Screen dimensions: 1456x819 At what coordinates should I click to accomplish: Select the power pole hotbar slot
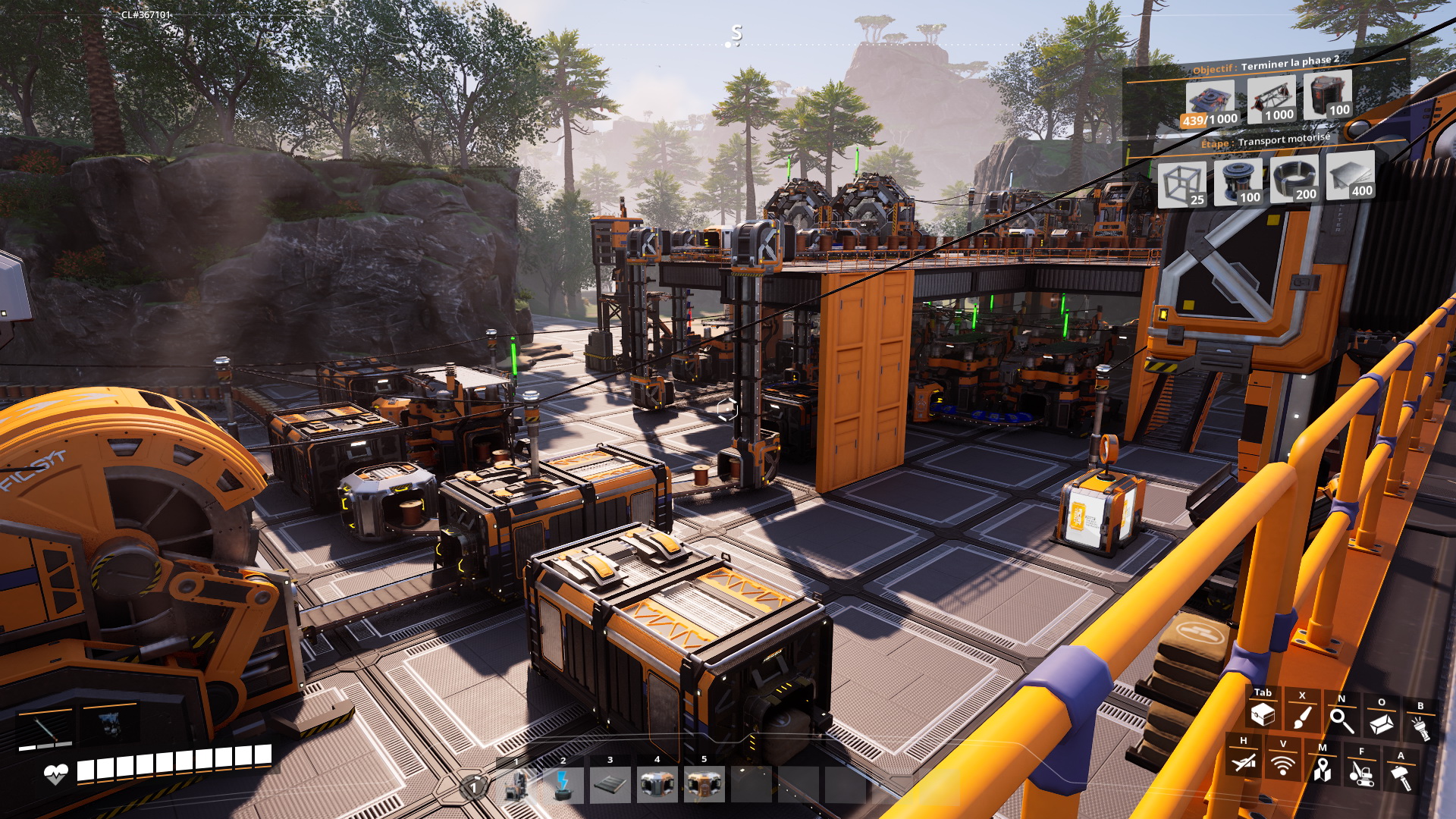point(563,784)
